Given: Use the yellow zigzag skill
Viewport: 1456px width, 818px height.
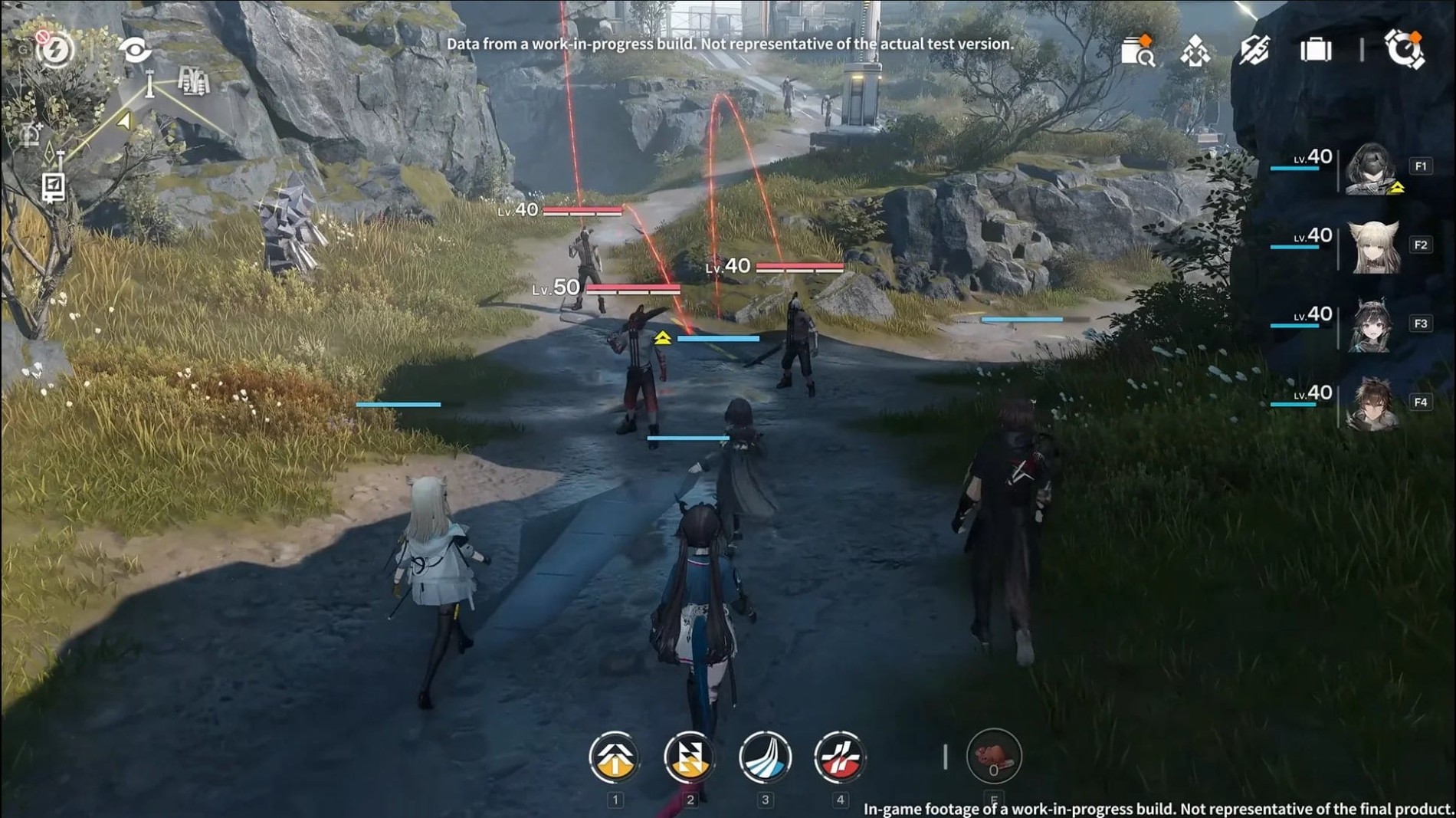Looking at the screenshot, I should coord(689,757).
